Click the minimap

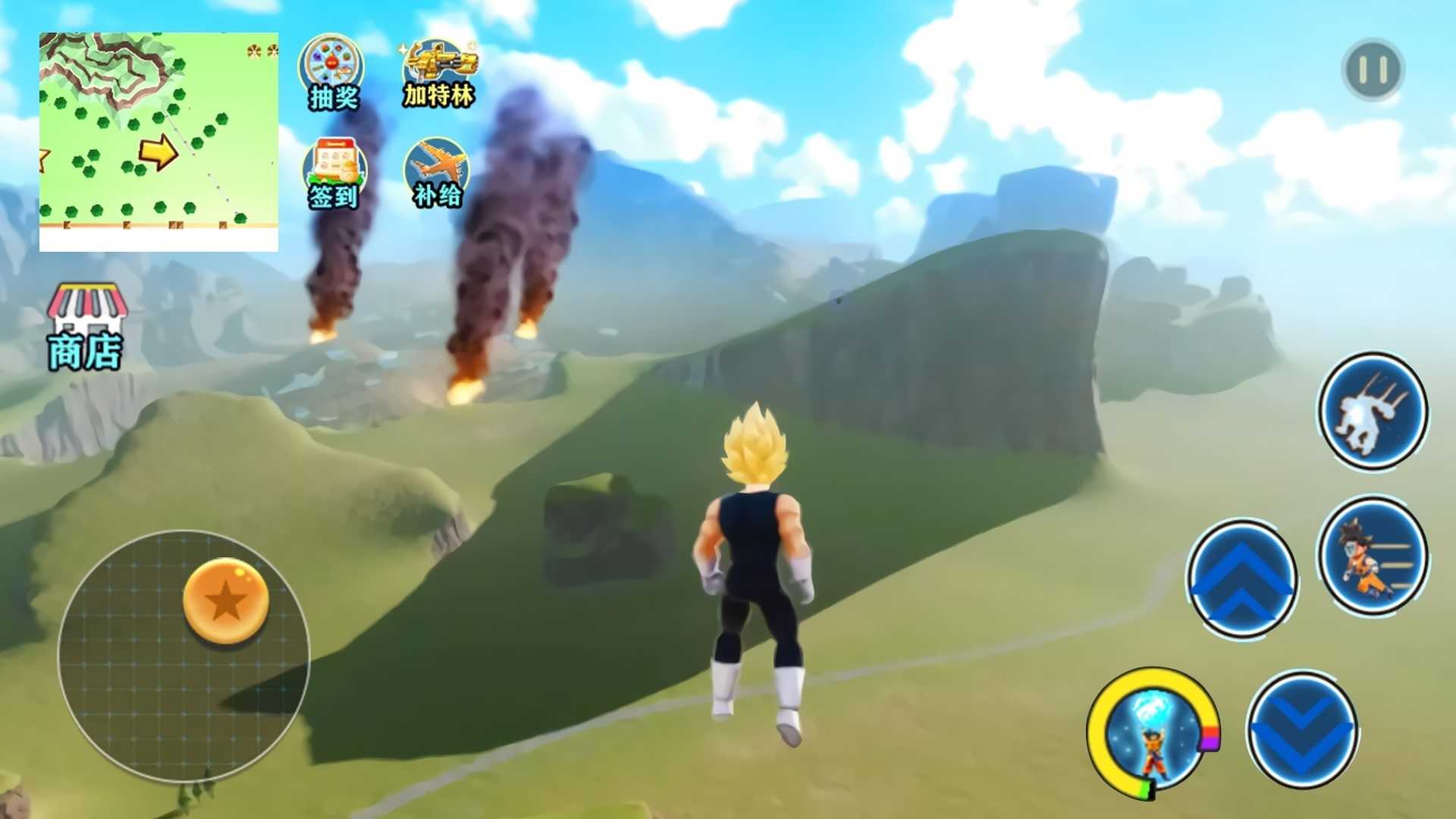coord(158,141)
